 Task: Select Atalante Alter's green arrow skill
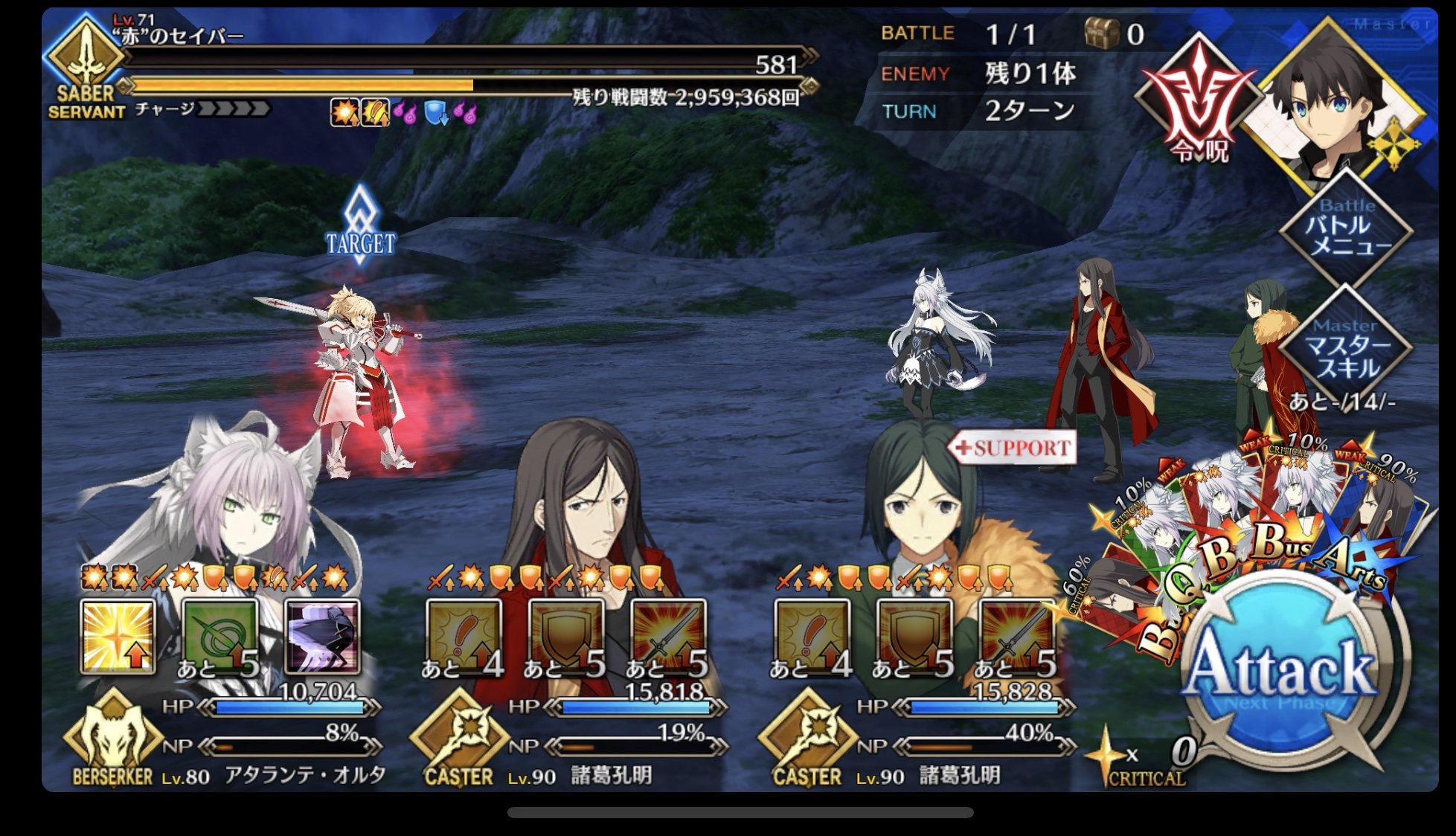tap(219, 637)
